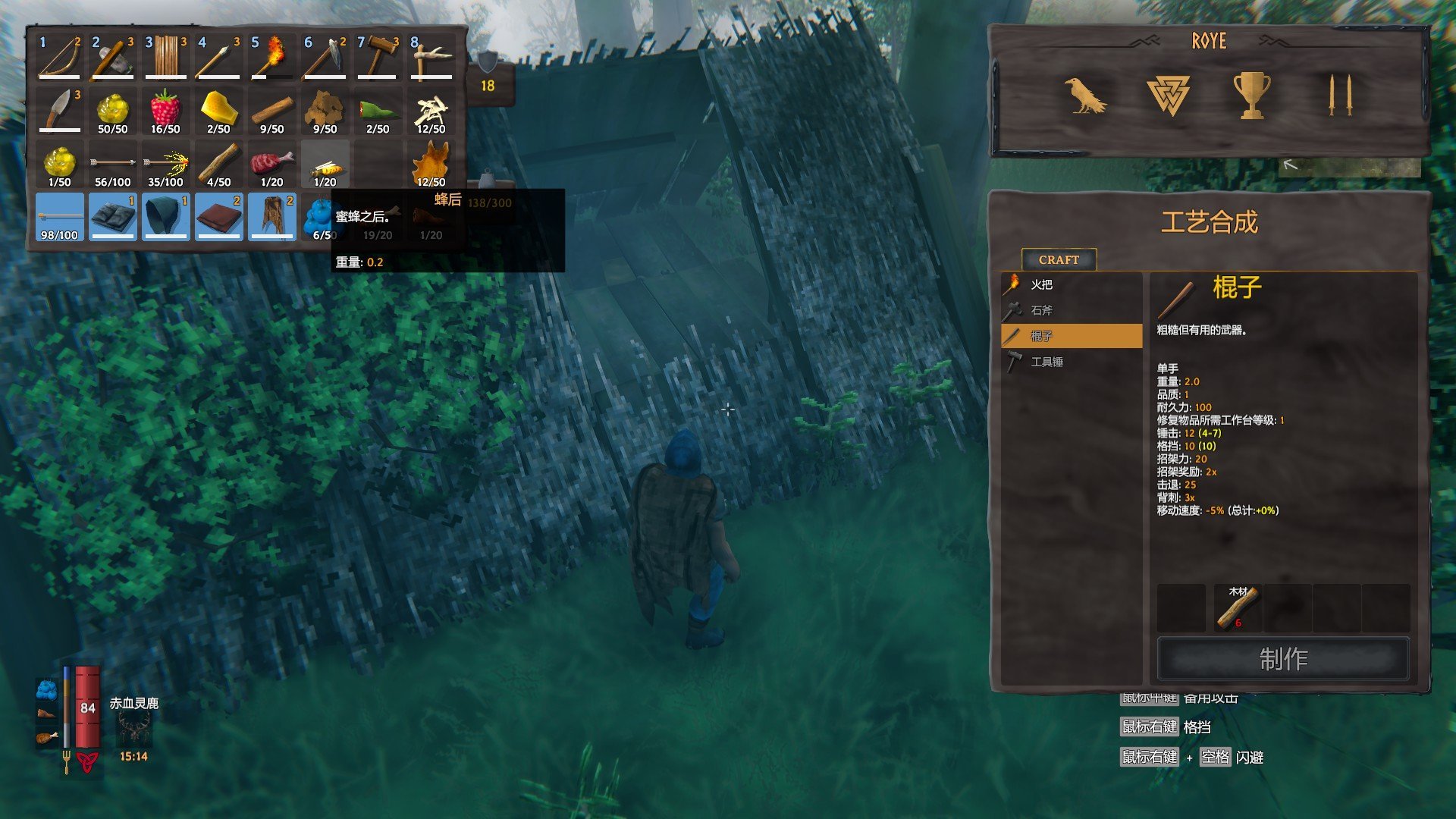The width and height of the screenshot is (1456, 819).
Task: Select the bow in hotbar slot 1
Action: click(x=60, y=58)
